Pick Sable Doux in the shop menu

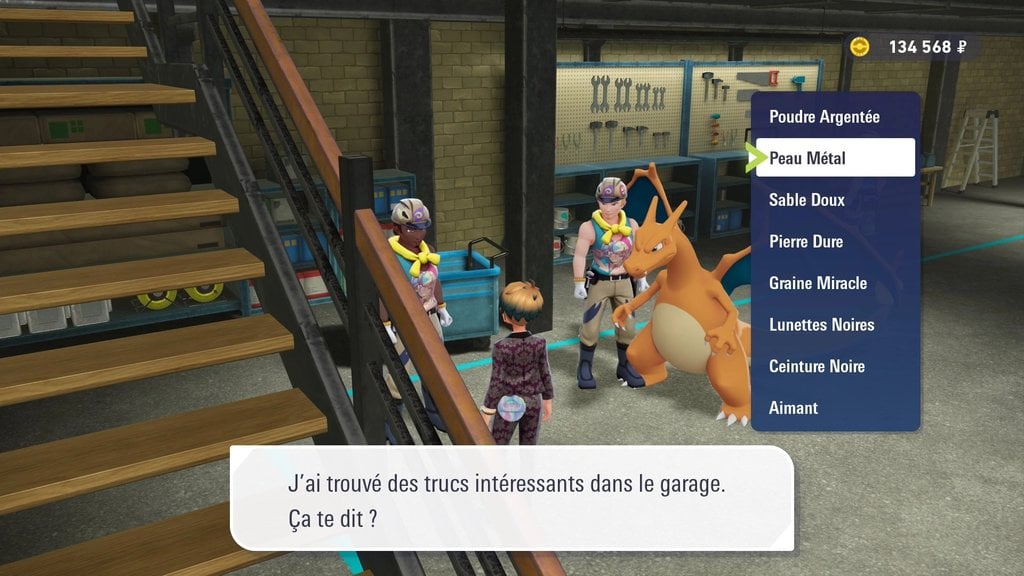pos(807,200)
